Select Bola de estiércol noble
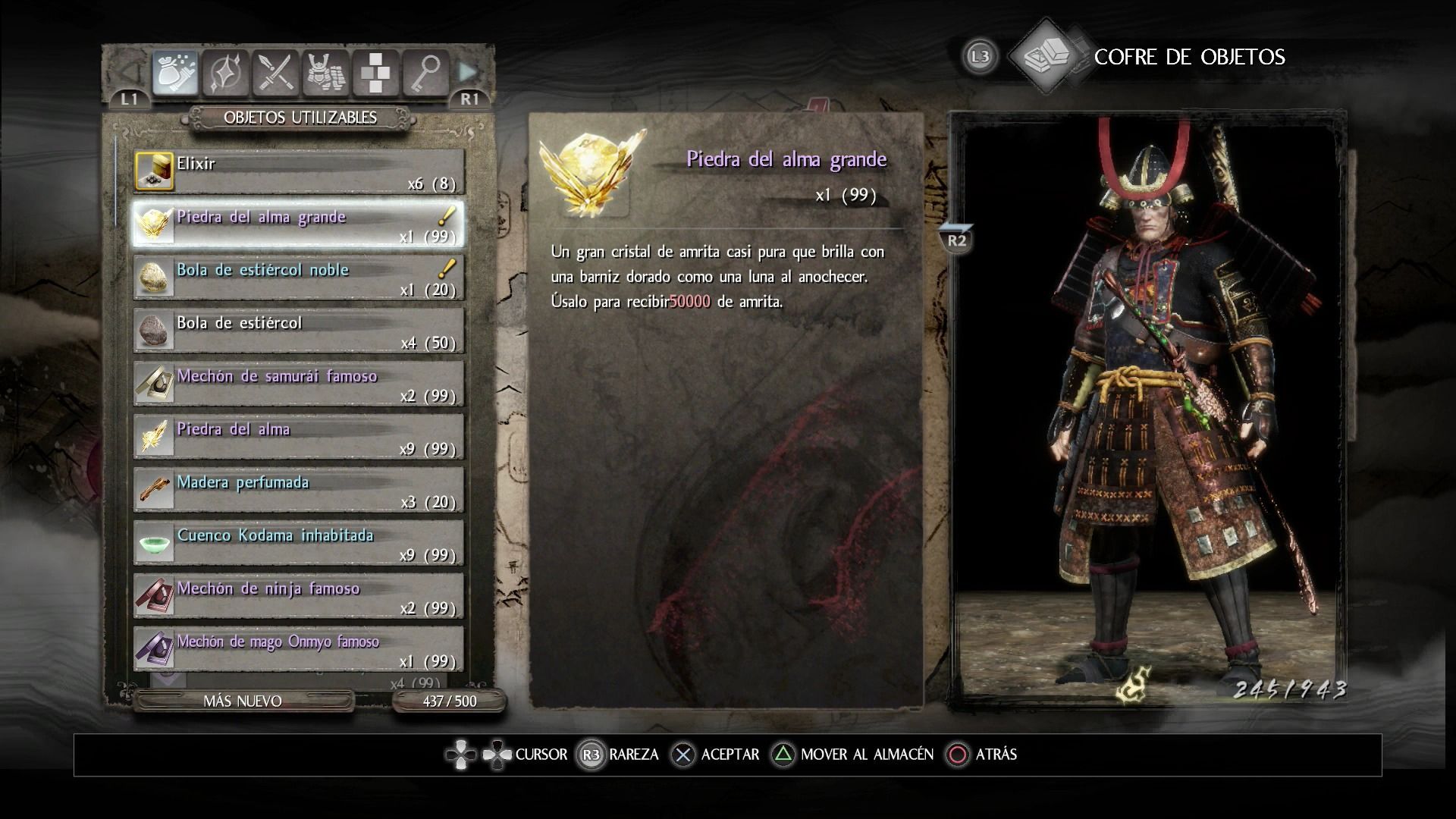Image resolution: width=1456 pixels, height=819 pixels. (x=299, y=278)
